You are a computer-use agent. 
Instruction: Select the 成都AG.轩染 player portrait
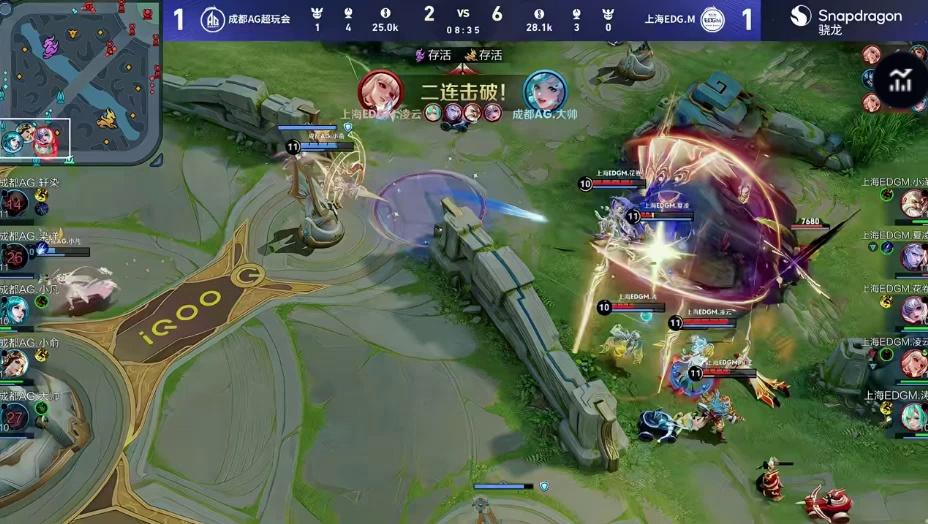tap(15, 204)
